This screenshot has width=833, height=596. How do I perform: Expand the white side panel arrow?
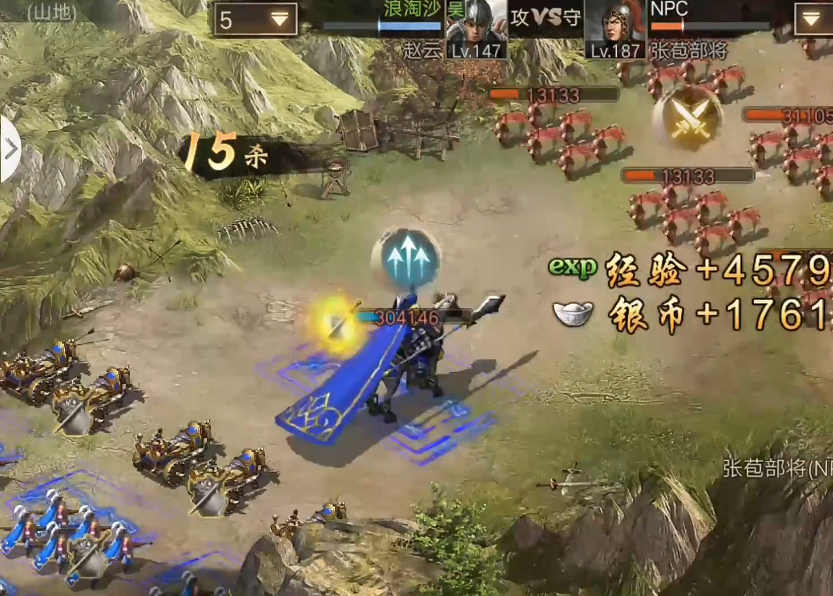10,150
